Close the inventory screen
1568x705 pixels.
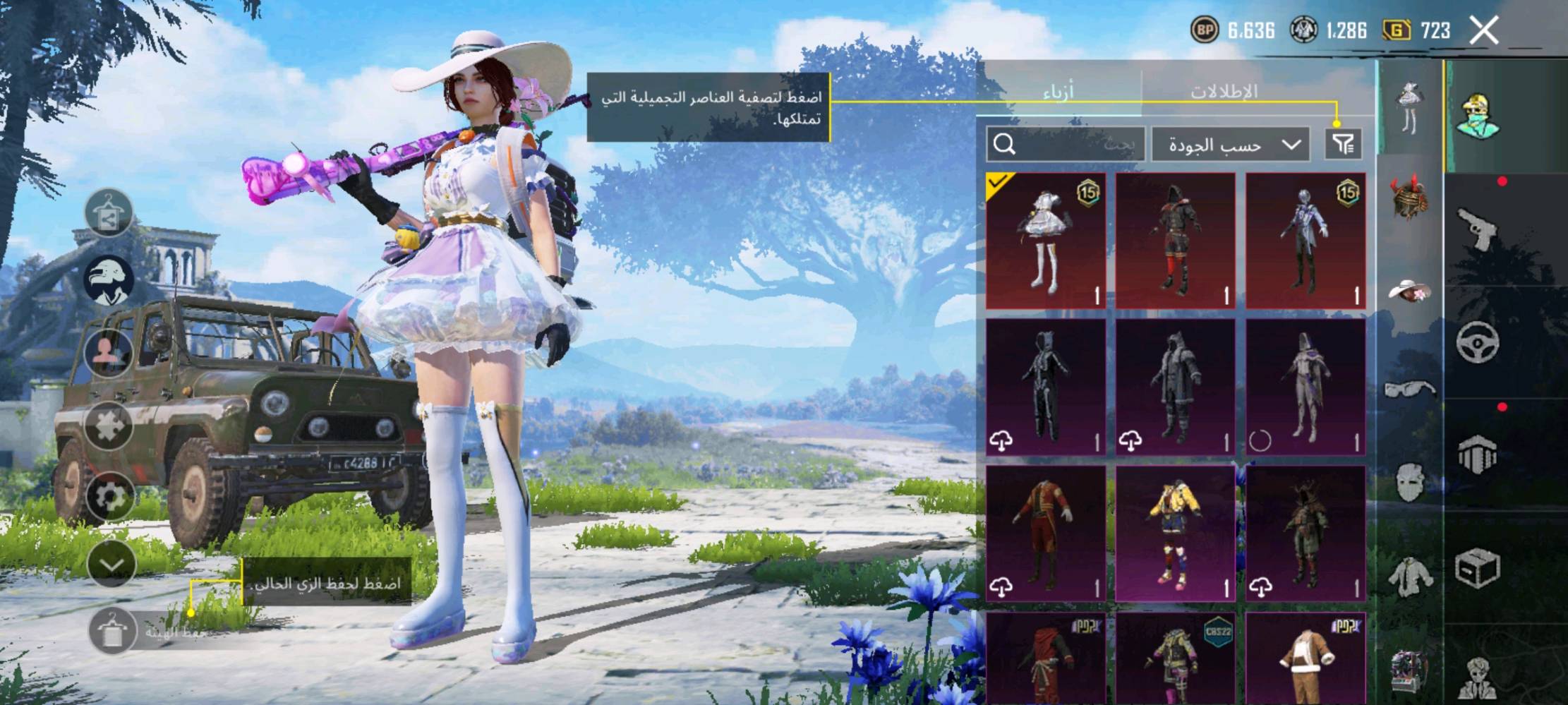[x=1483, y=30]
